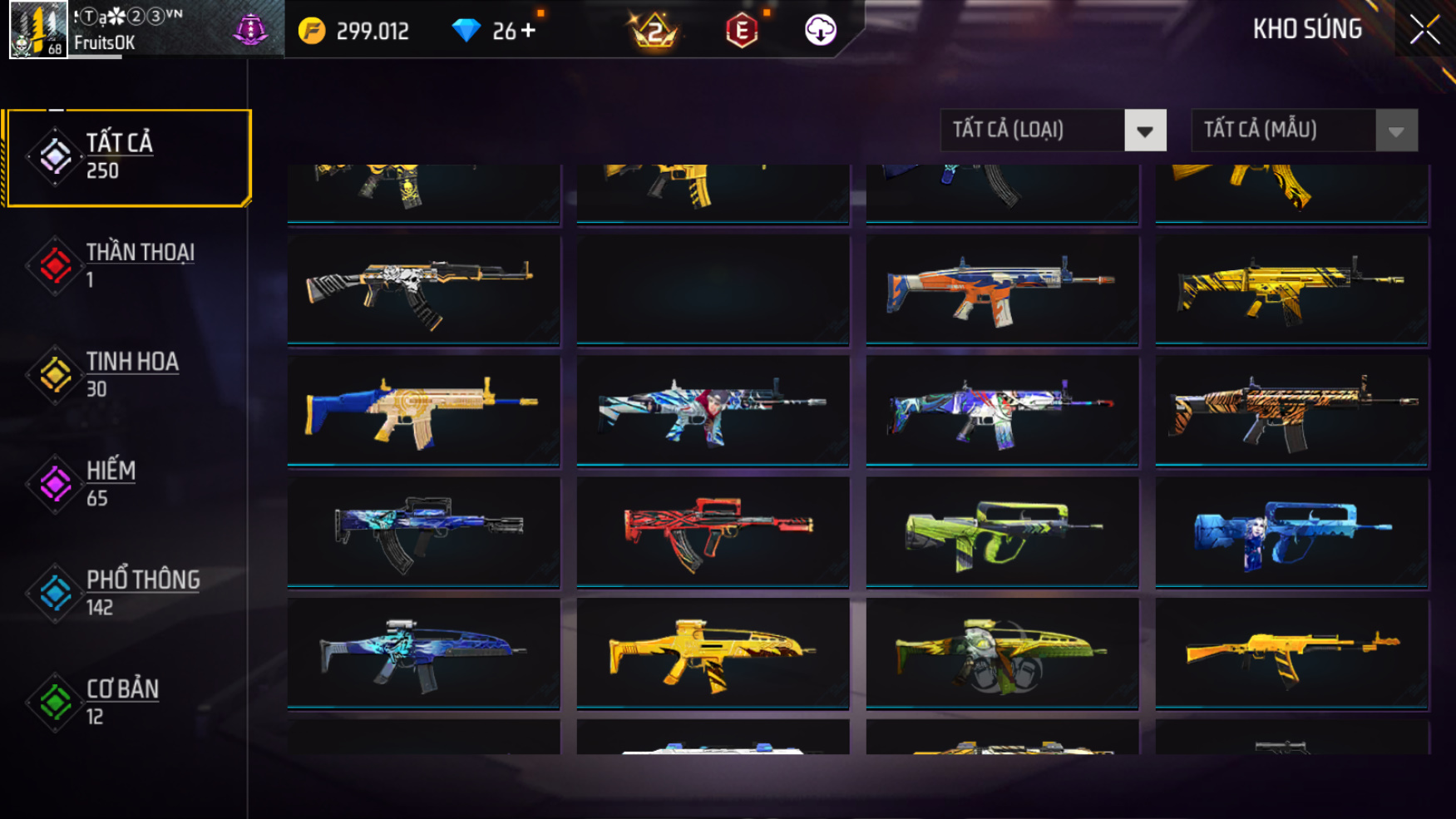Show Tinh Hoa rarity weapons
Image resolution: width=1456 pixels, height=819 pixels.
pos(125,374)
